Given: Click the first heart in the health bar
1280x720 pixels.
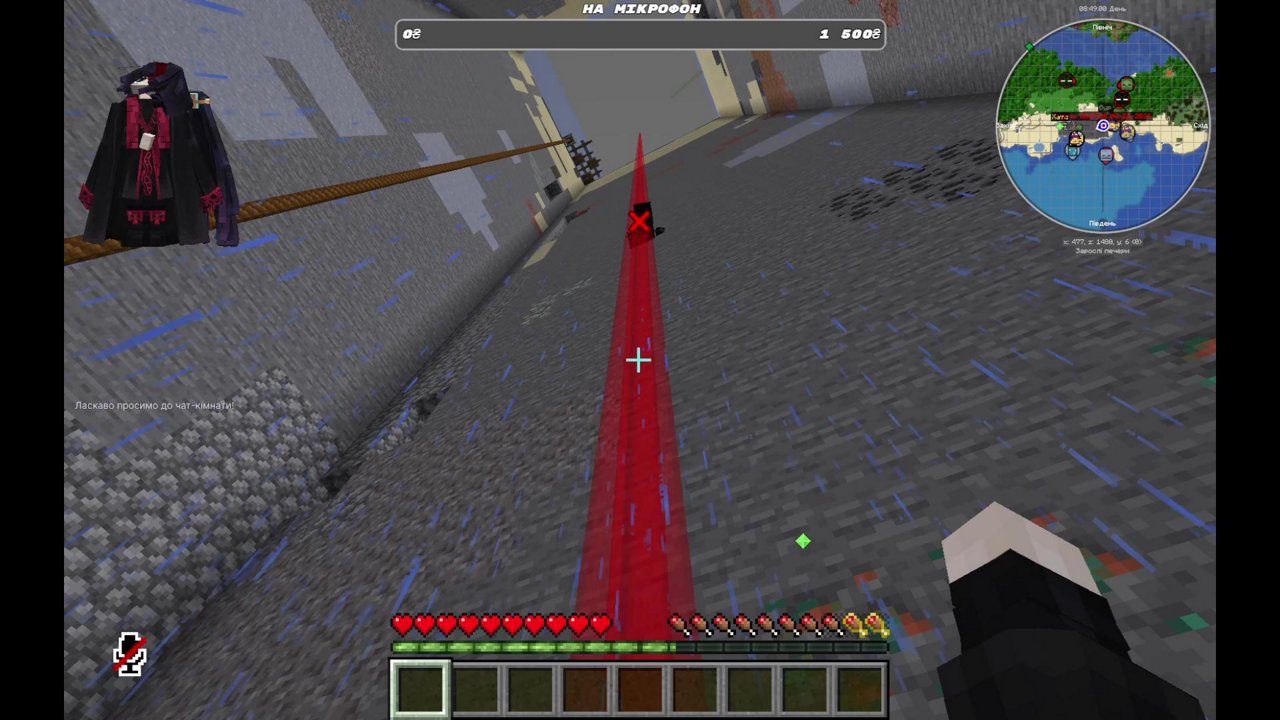Looking at the screenshot, I should tap(401, 624).
